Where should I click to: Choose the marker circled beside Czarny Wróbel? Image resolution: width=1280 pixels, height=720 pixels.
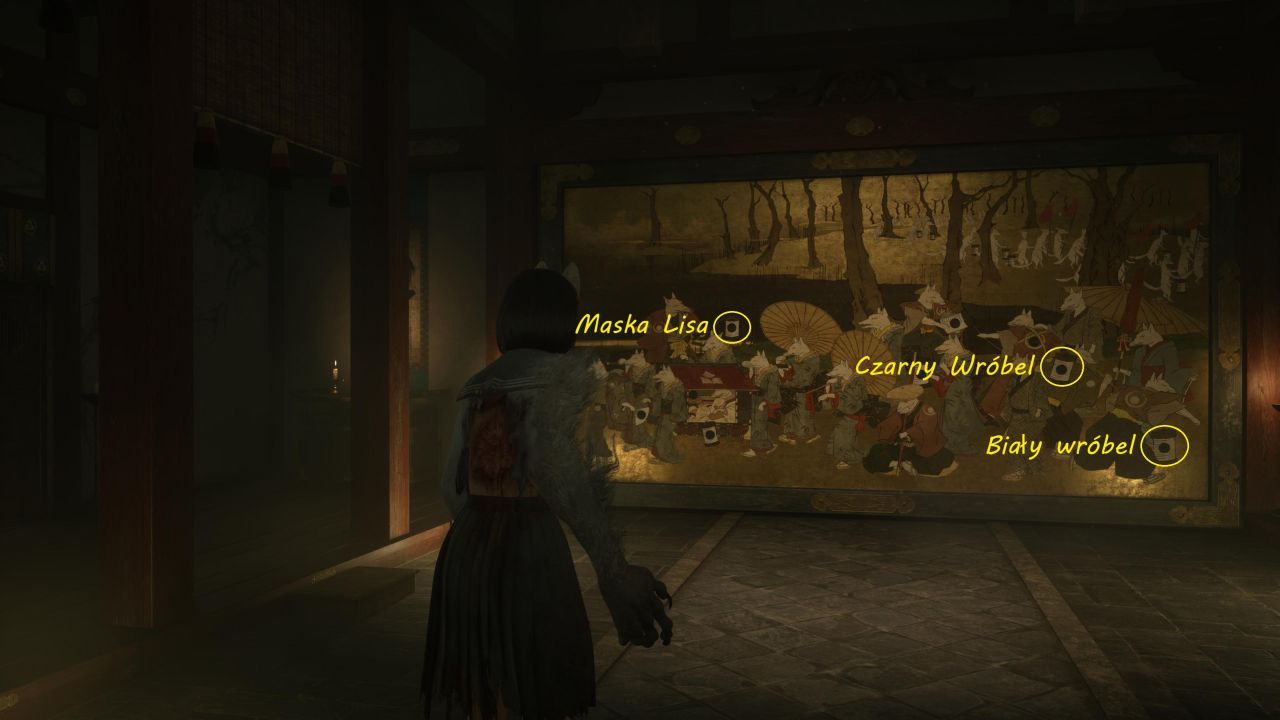pyautogui.click(x=1062, y=367)
